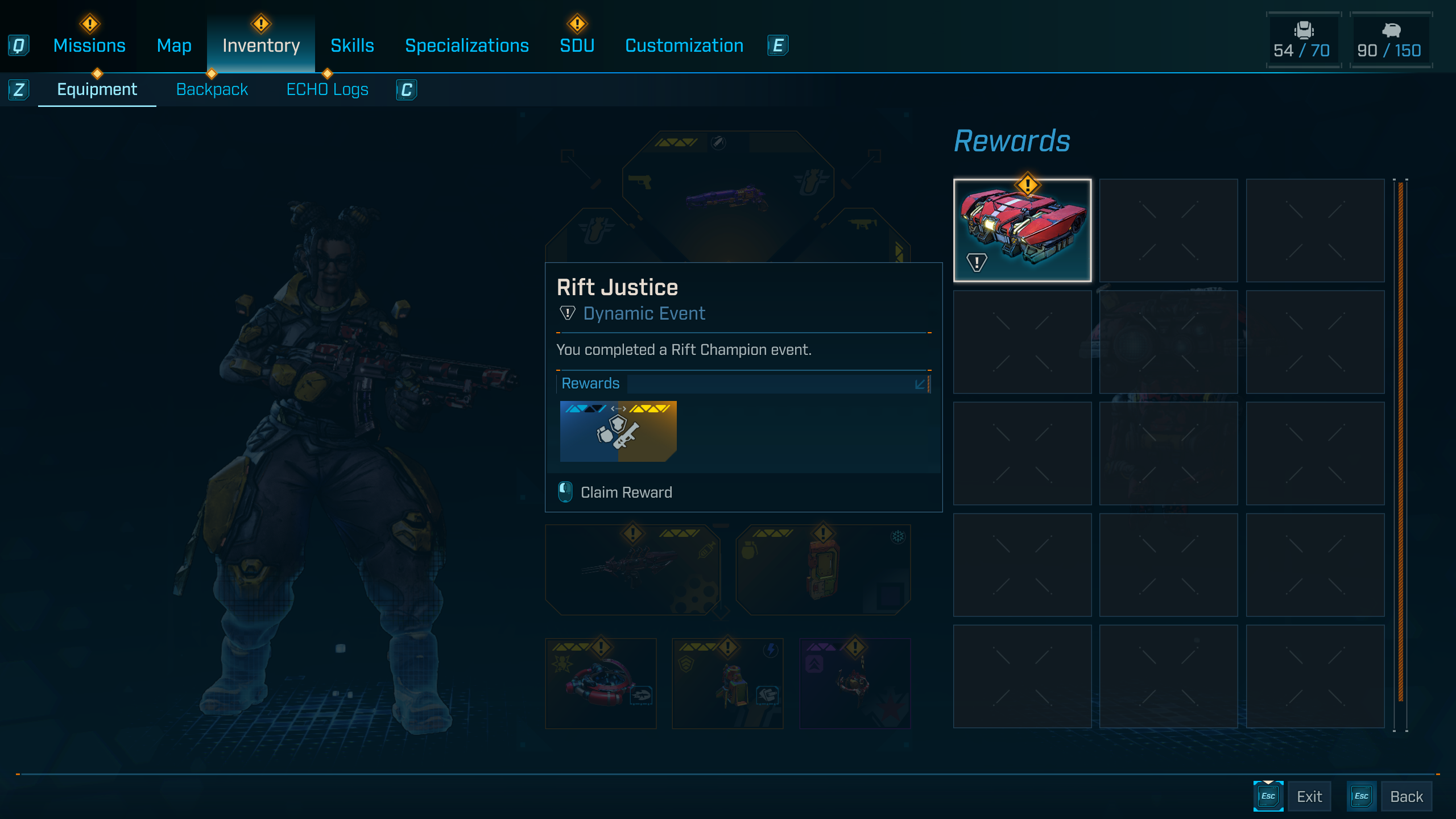Click the syringe icon in the sniper weapon slot
Viewport: 1456px width, 819px height.
707,551
